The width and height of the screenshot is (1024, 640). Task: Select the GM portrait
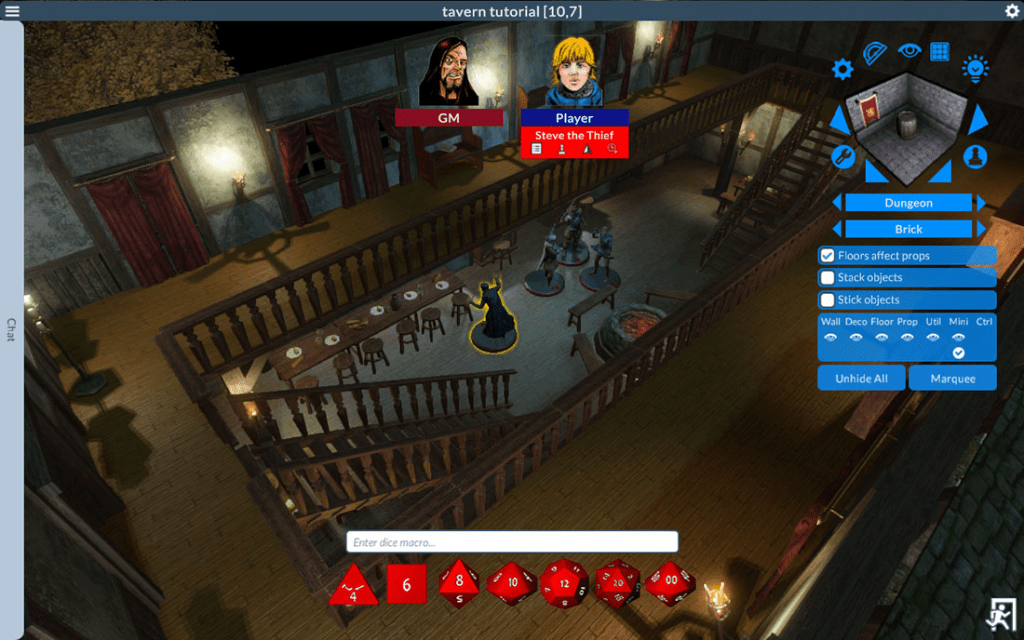point(448,73)
